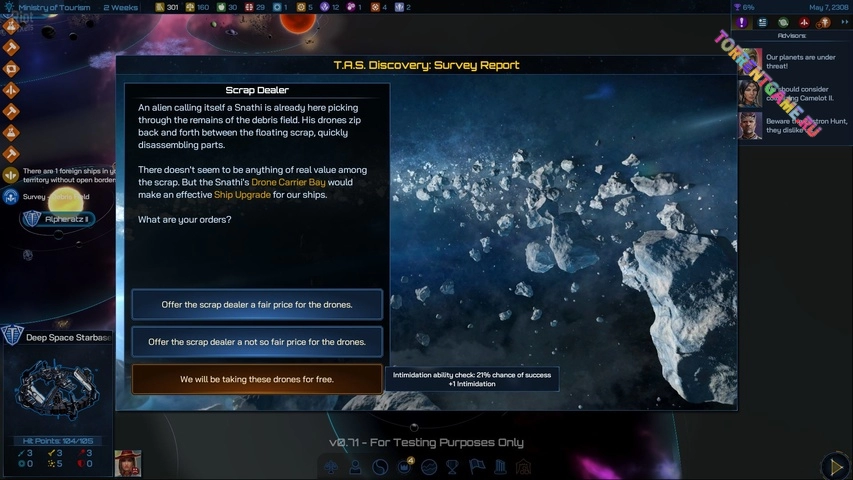Open the purple exclamation alerts tab
The height and width of the screenshot is (480, 853).
pyautogui.click(x=742, y=22)
